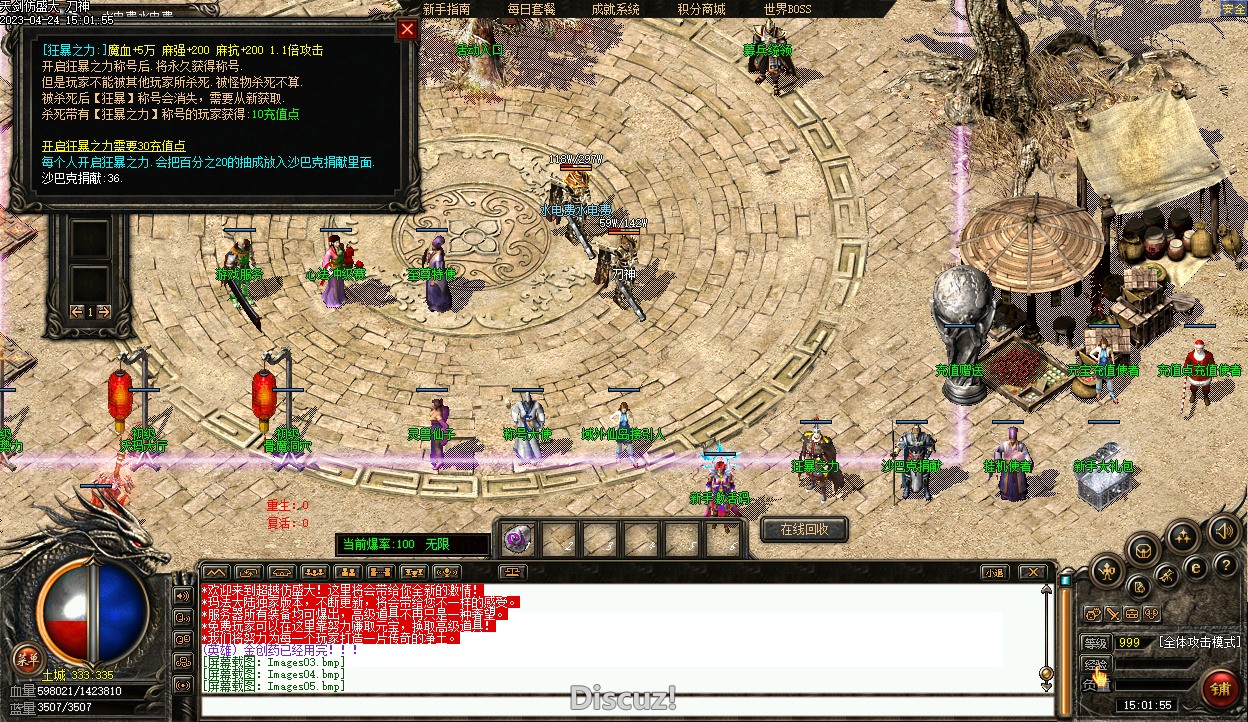Open the 新手指南 top menu
This screenshot has height=722, width=1248.
tap(447, 9)
